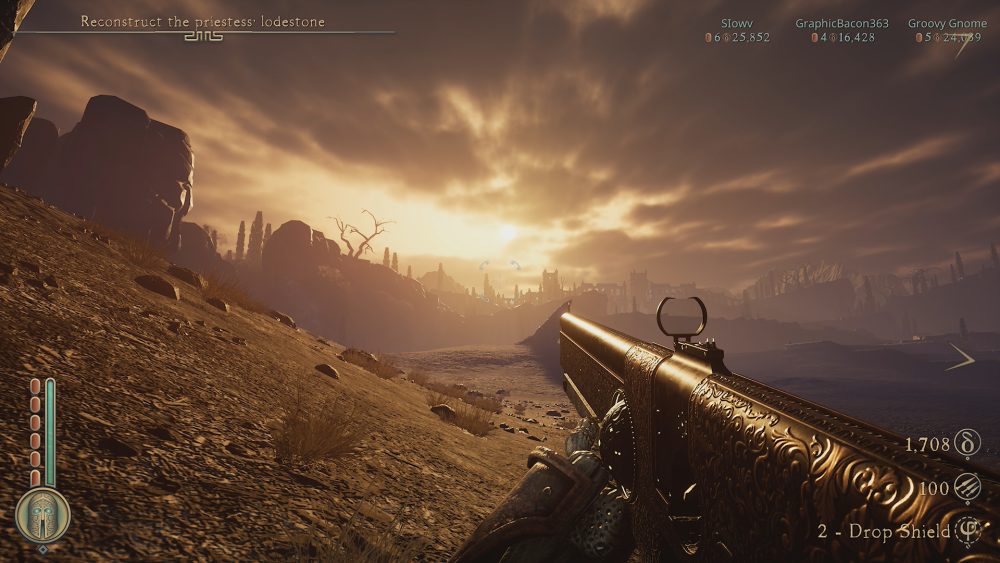
Task: Select the helmet character portrait
Action: pyautogui.click(x=43, y=515)
